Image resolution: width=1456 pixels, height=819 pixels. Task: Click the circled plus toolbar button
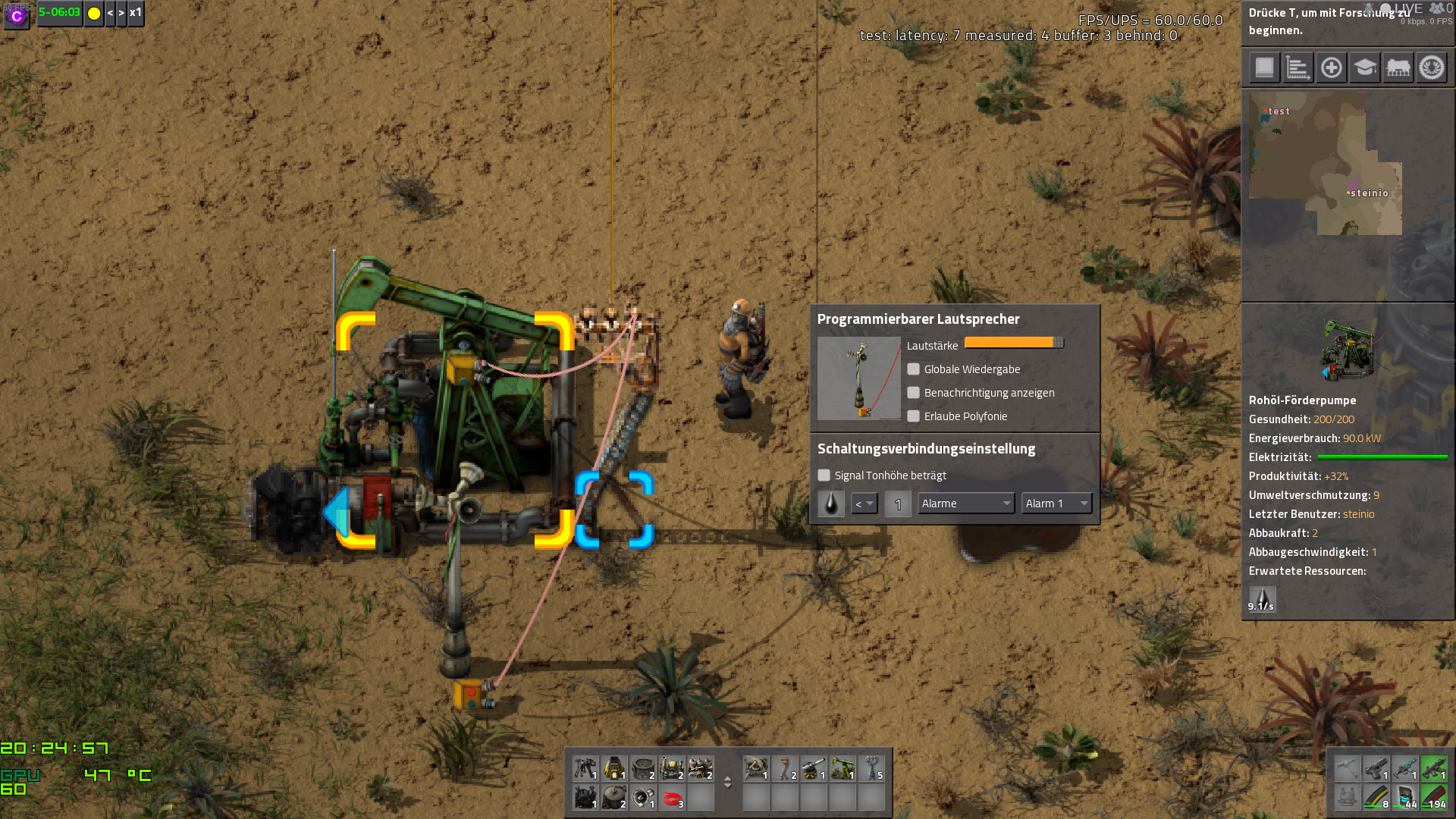pyautogui.click(x=1332, y=67)
